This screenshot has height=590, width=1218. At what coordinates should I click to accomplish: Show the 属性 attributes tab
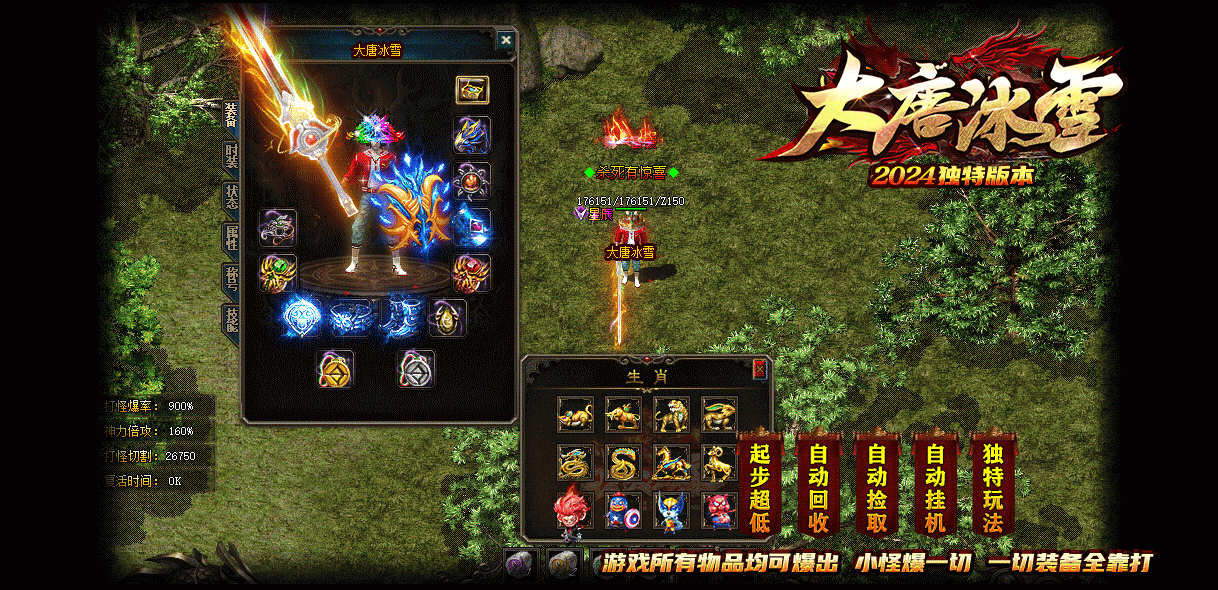(231, 238)
